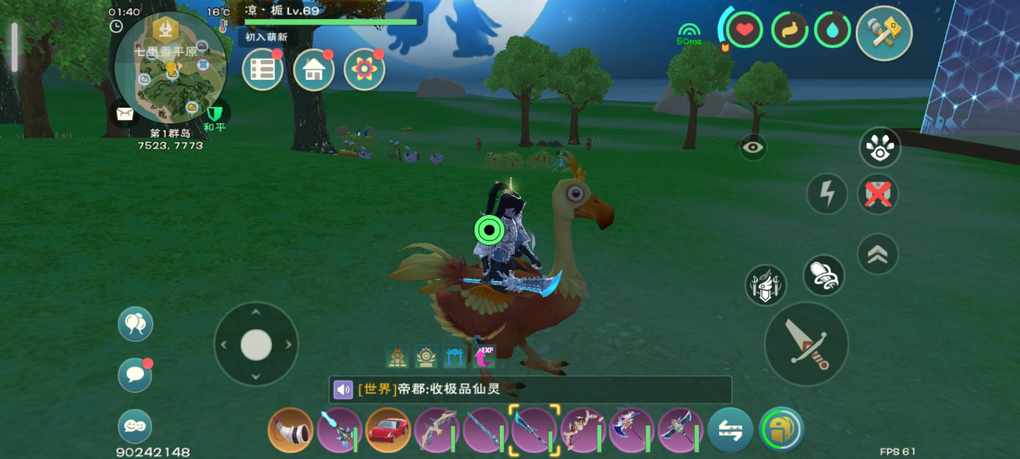Tap the sword attack button
1020x459 pixels.
click(x=806, y=344)
